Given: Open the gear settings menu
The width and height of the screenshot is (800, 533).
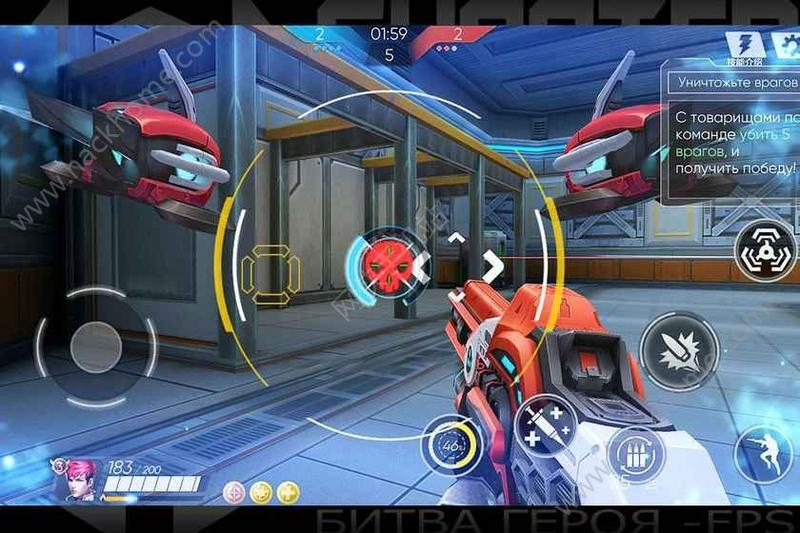Looking at the screenshot, I should pos(780,44).
